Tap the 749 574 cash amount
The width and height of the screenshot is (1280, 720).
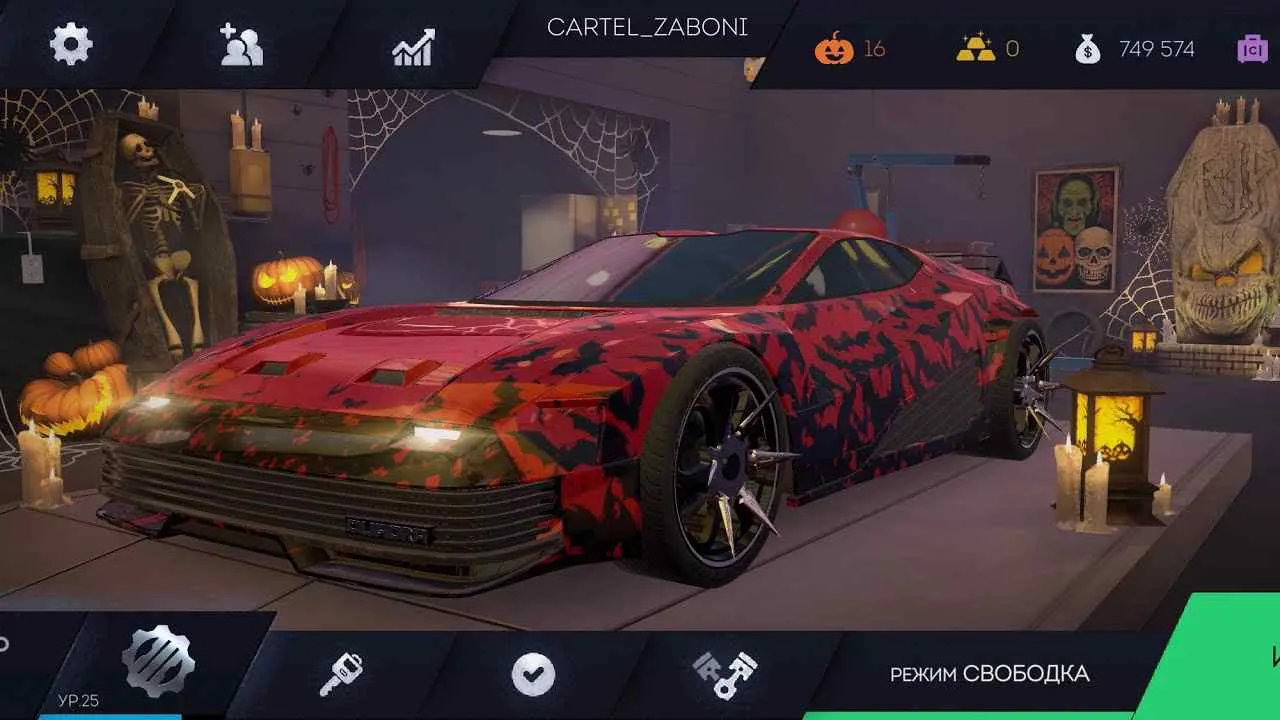click(x=1157, y=48)
